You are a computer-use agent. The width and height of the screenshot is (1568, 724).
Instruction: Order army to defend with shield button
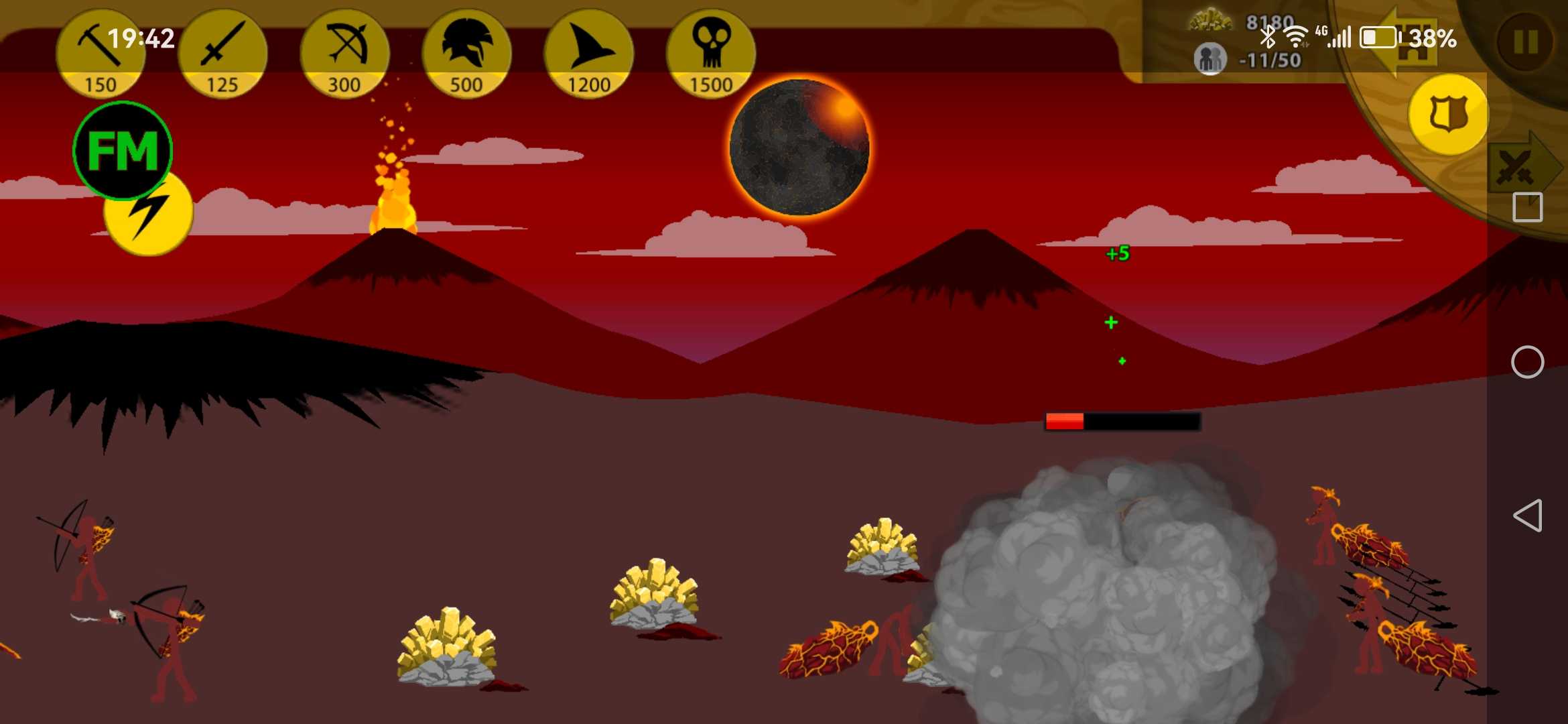1447,115
